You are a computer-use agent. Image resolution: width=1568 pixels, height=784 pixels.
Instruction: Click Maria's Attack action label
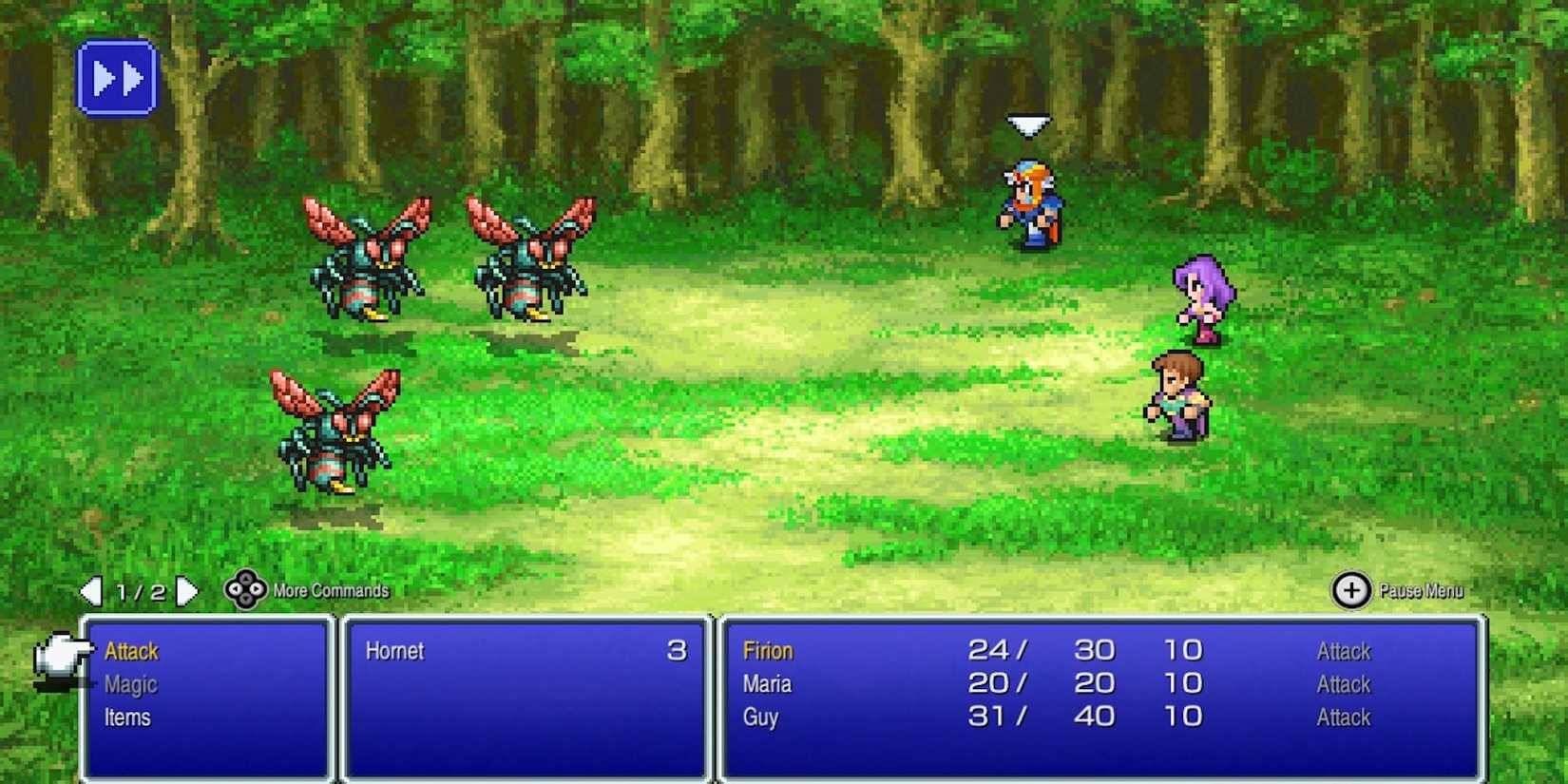click(x=1343, y=684)
